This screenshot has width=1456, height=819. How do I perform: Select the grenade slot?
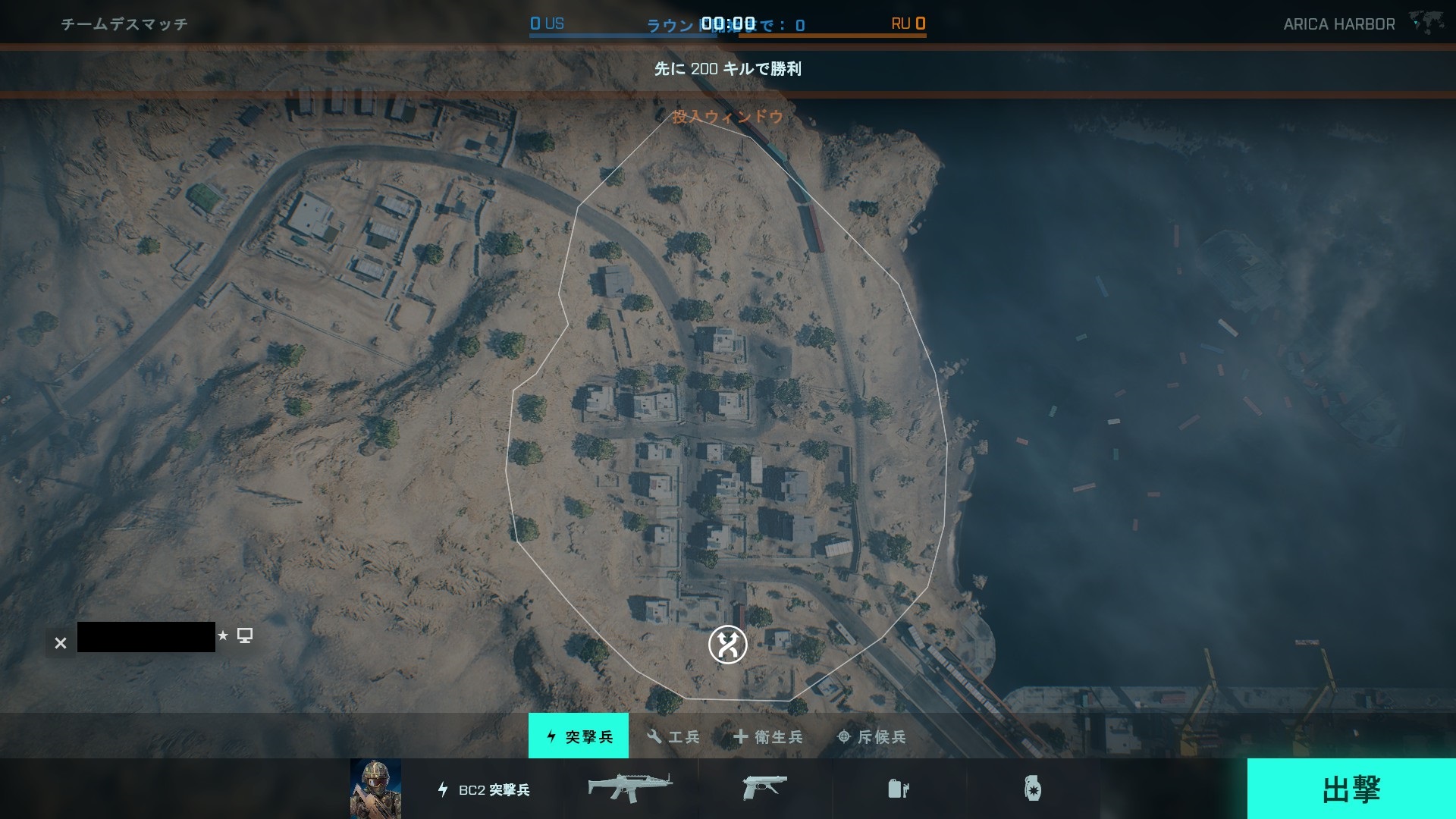click(x=1032, y=789)
